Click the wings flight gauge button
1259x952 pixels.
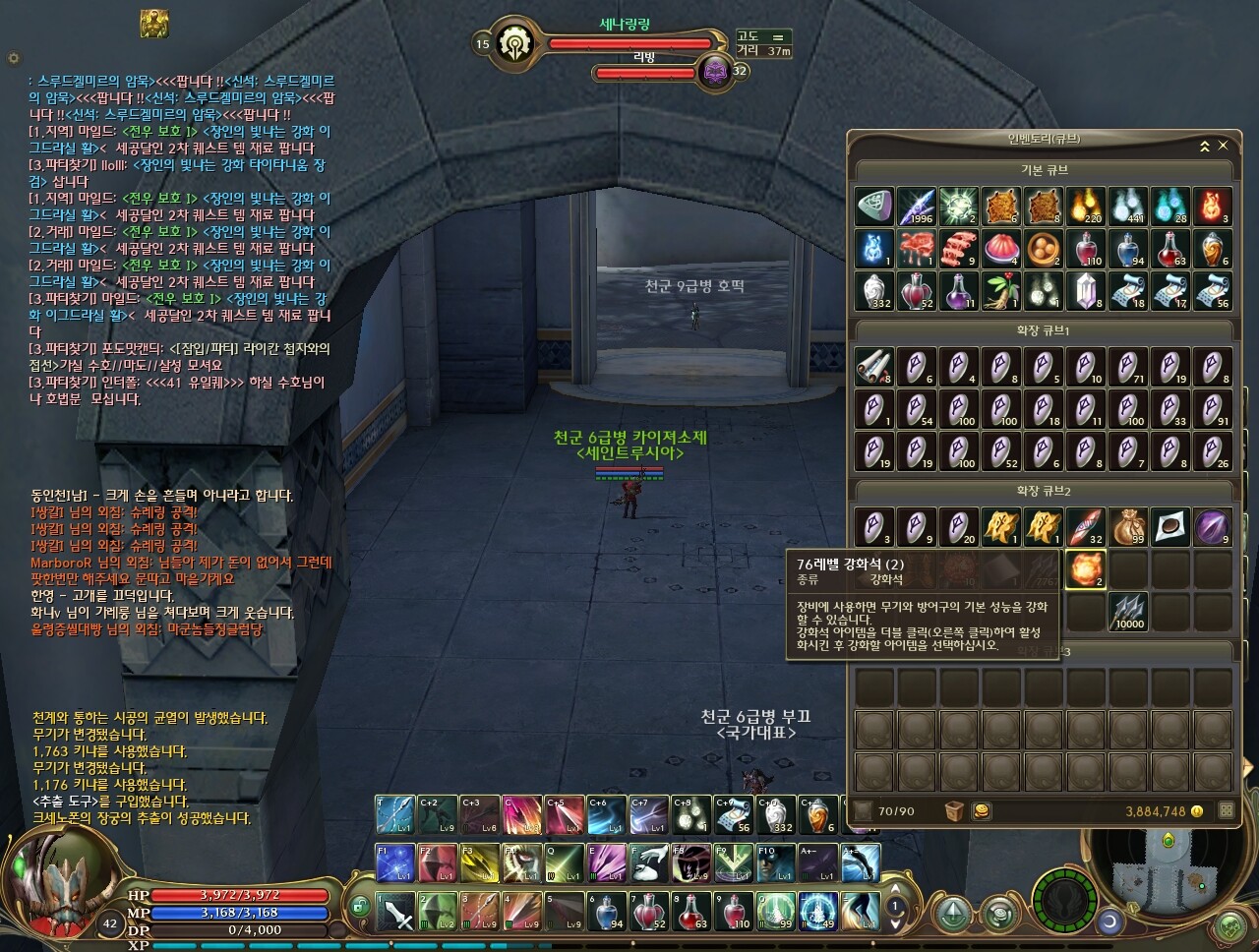[1063, 900]
